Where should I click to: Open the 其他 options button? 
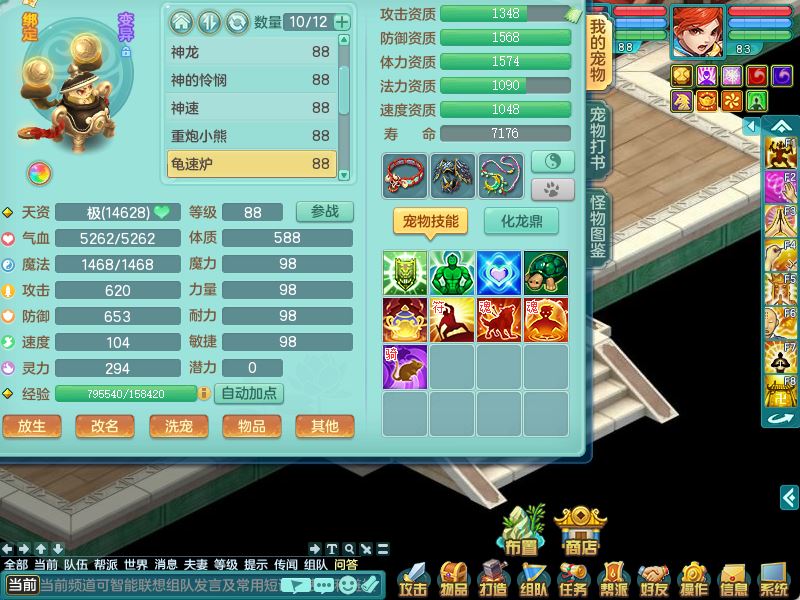tap(324, 426)
